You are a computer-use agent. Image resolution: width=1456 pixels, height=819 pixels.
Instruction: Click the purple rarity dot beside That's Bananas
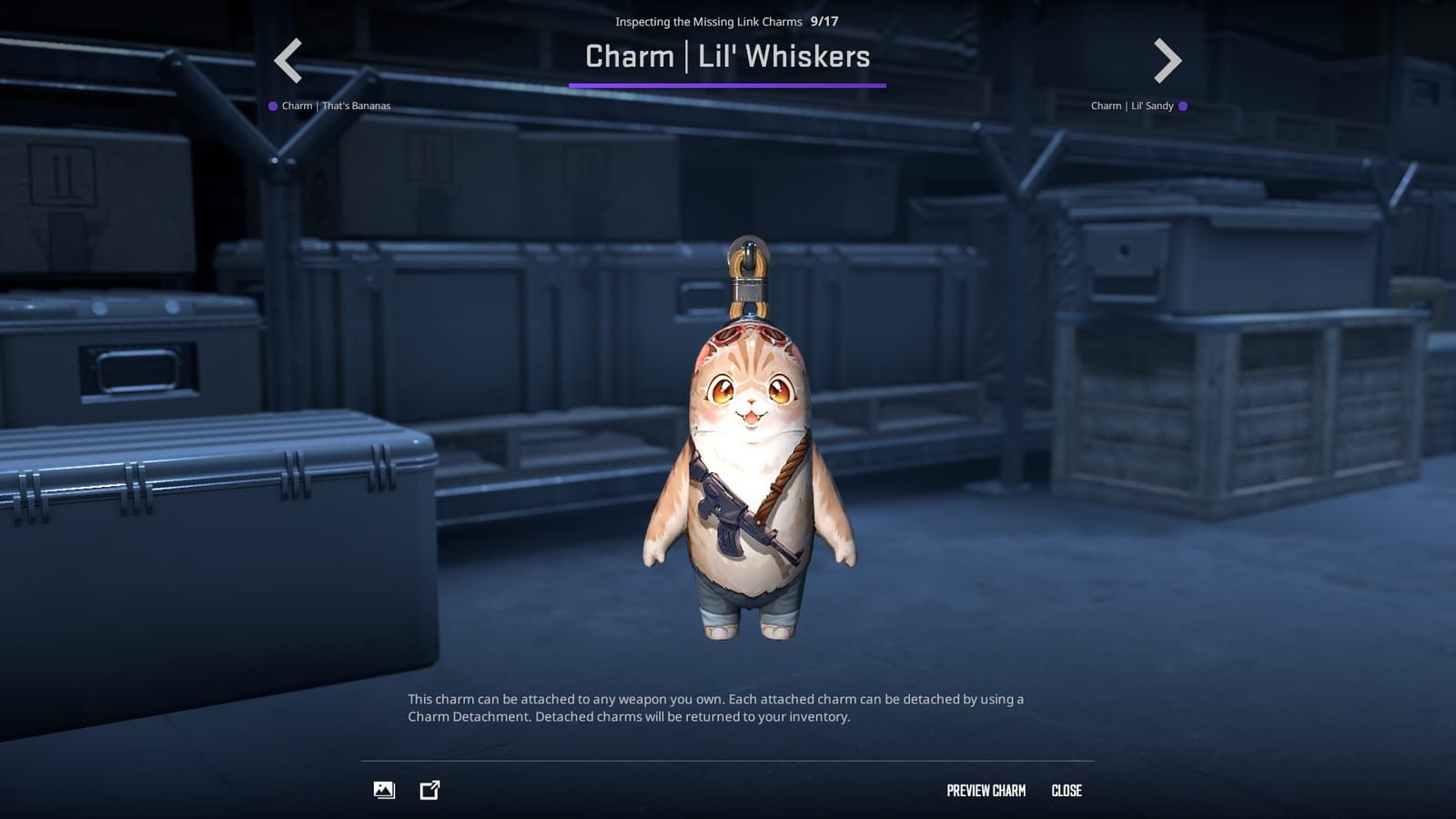click(272, 106)
